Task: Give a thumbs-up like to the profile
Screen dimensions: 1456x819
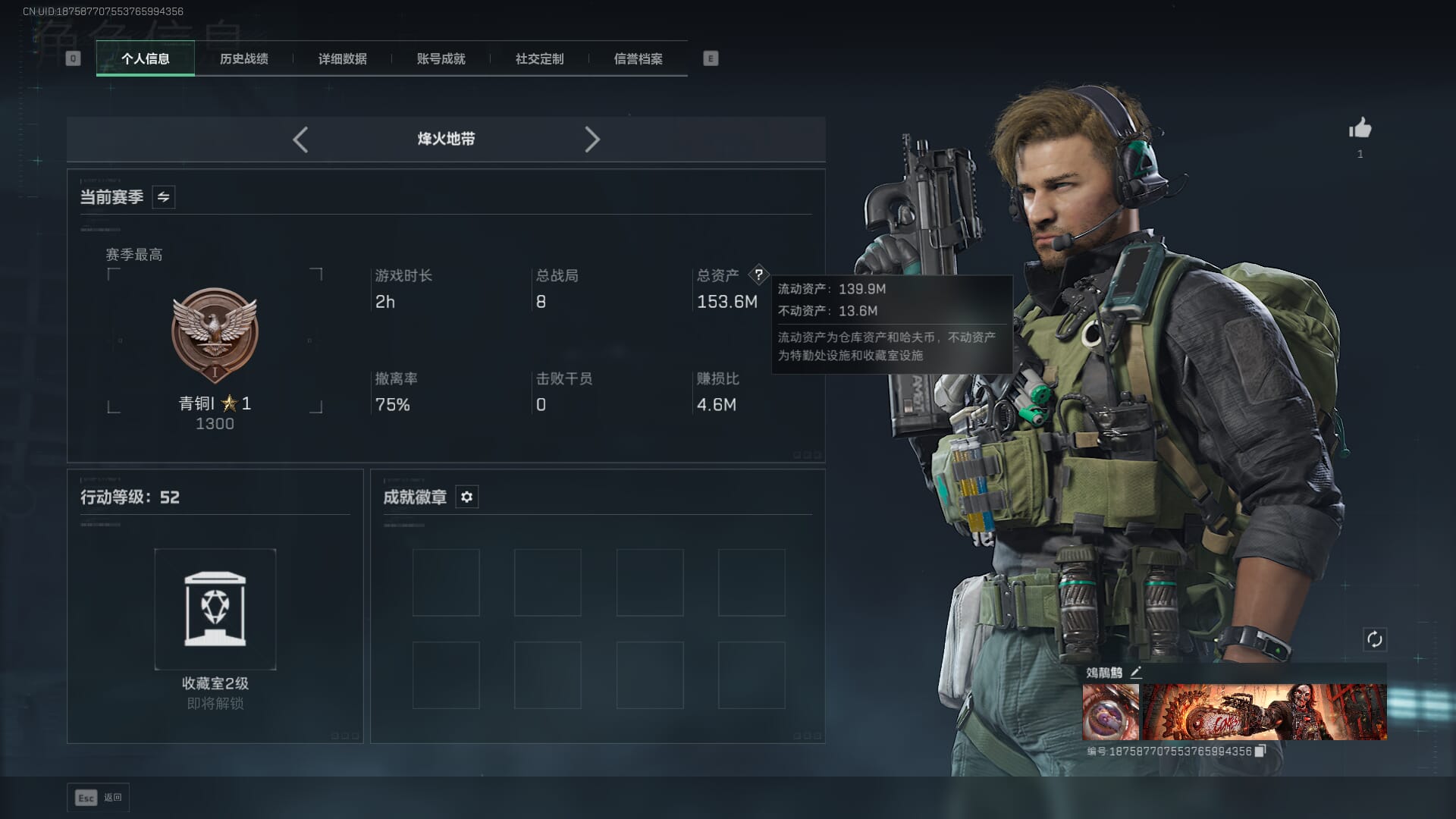Action: 1360,128
